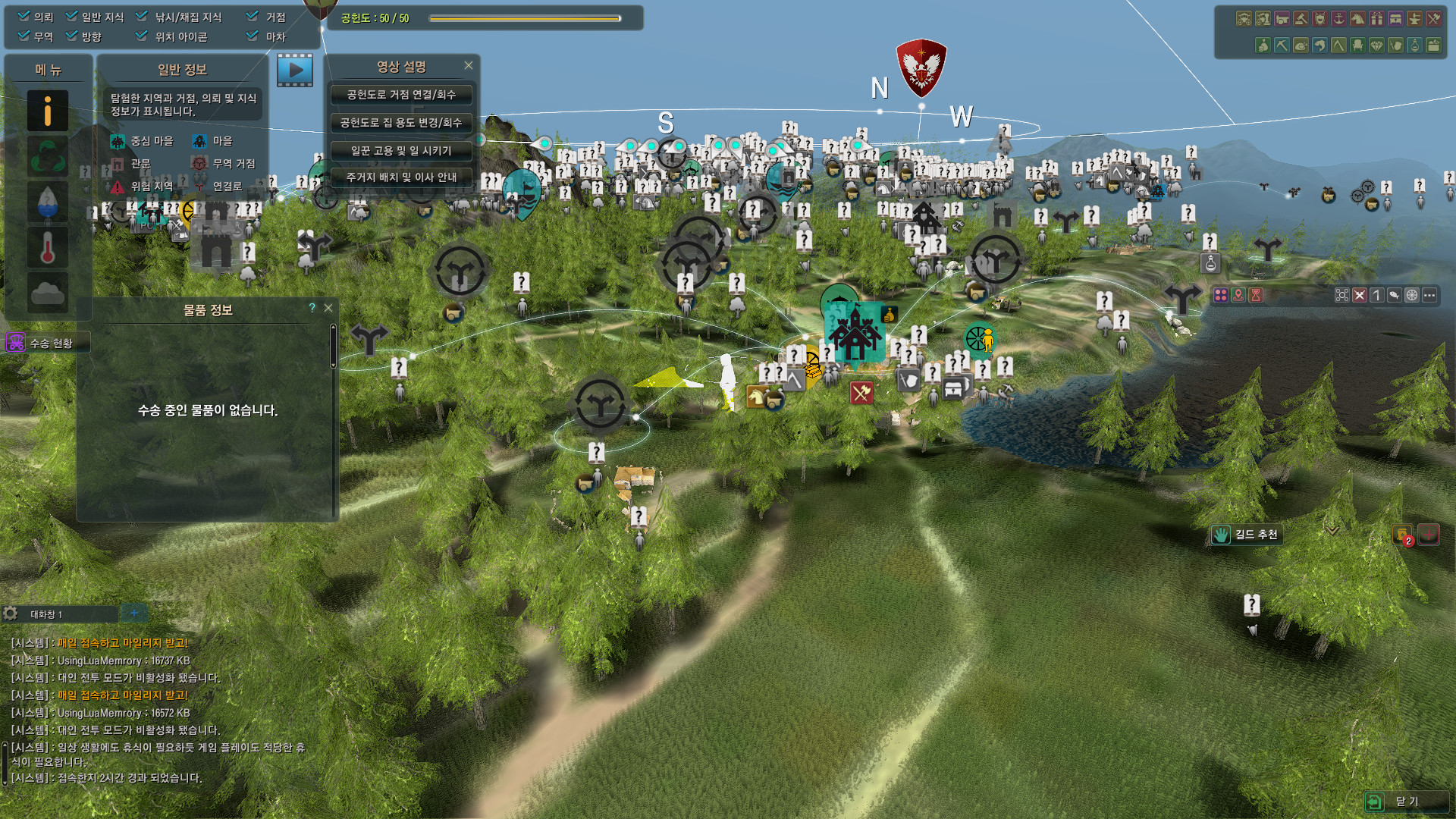Select the thermometer menu icon

(48, 248)
